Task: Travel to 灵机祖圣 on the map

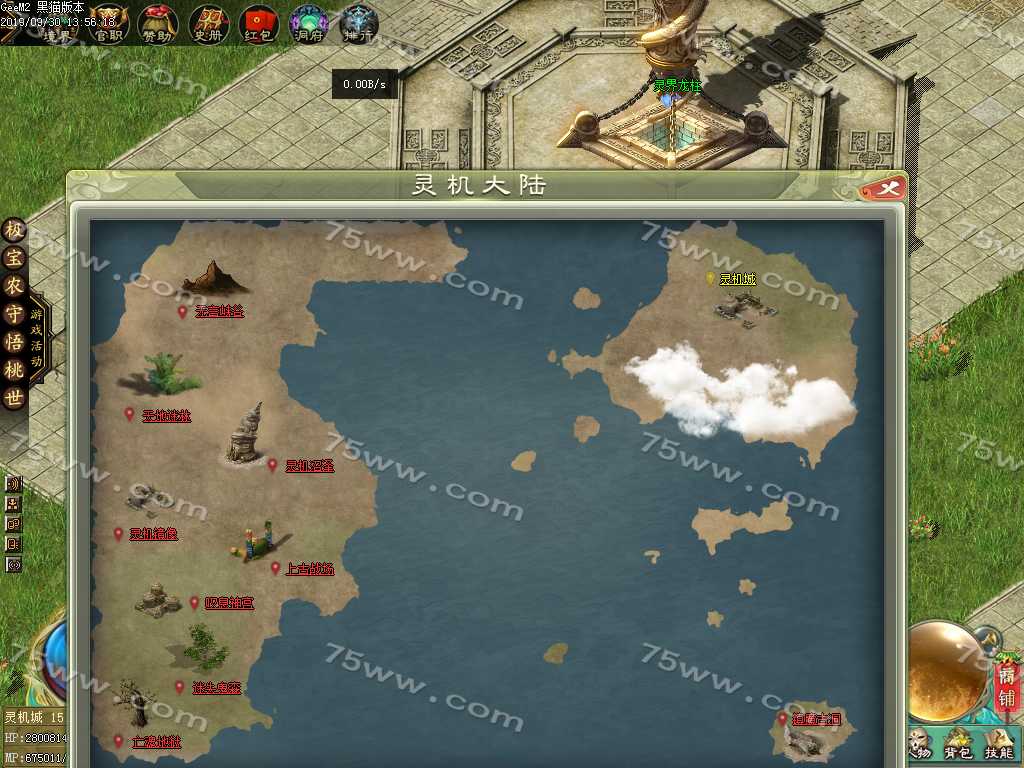Action: coord(309,466)
